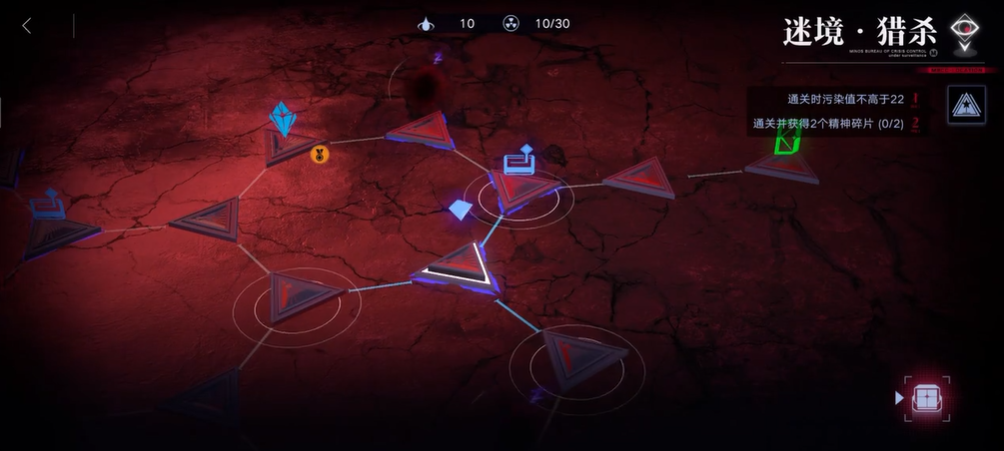Toggle the triangle objectives panel button
1004x451 pixels.
[965, 106]
